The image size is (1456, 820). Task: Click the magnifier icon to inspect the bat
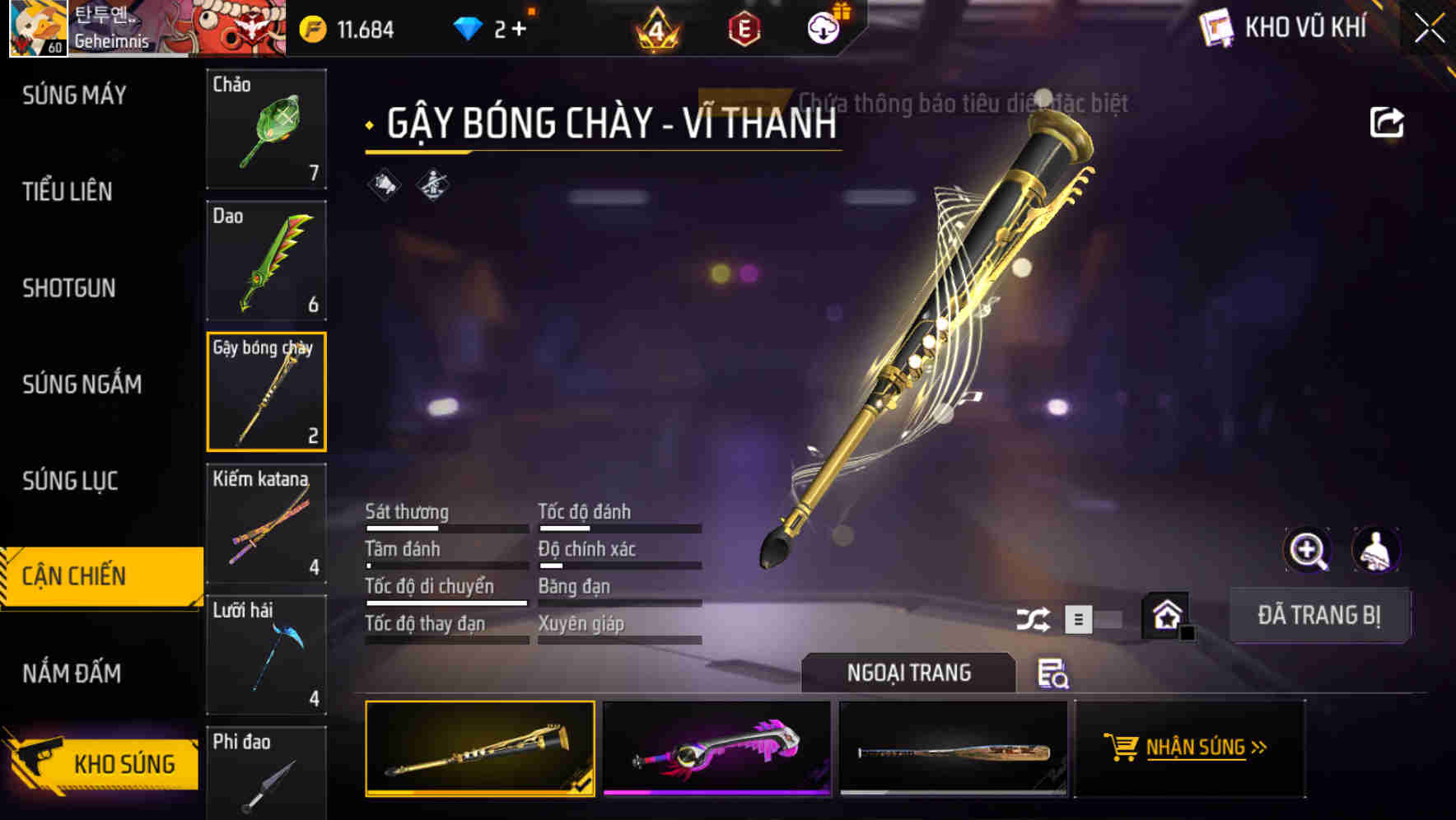(x=1308, y=550)
